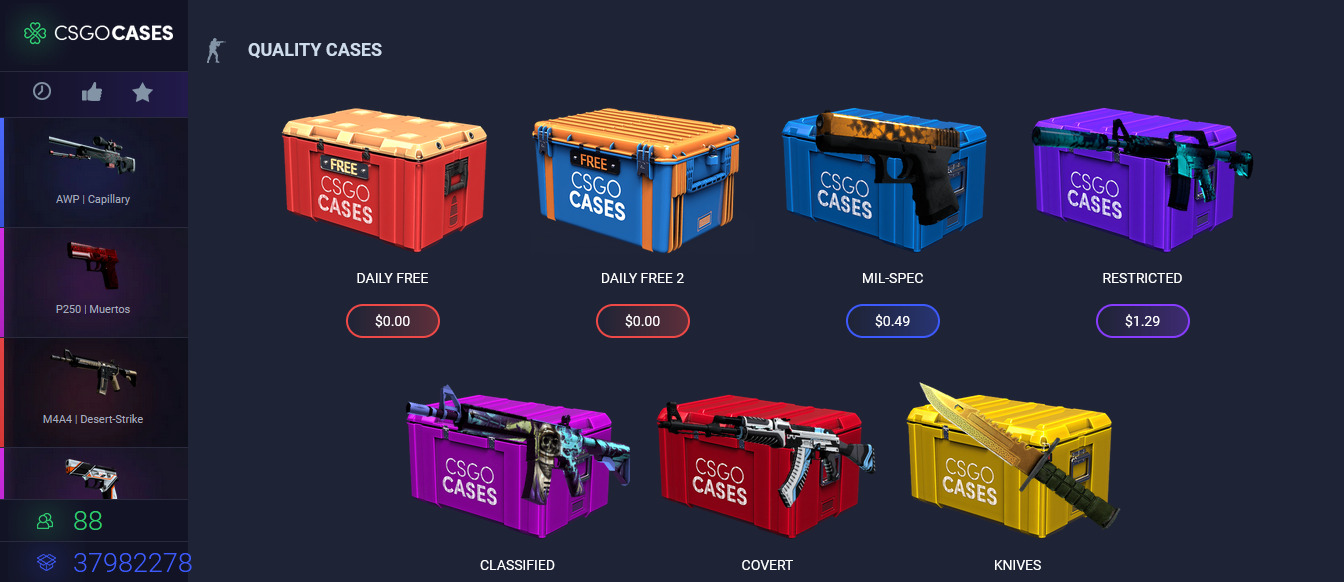
Task: Buy Mil-Spec case for $0.49
Action: tap(892, 321)
